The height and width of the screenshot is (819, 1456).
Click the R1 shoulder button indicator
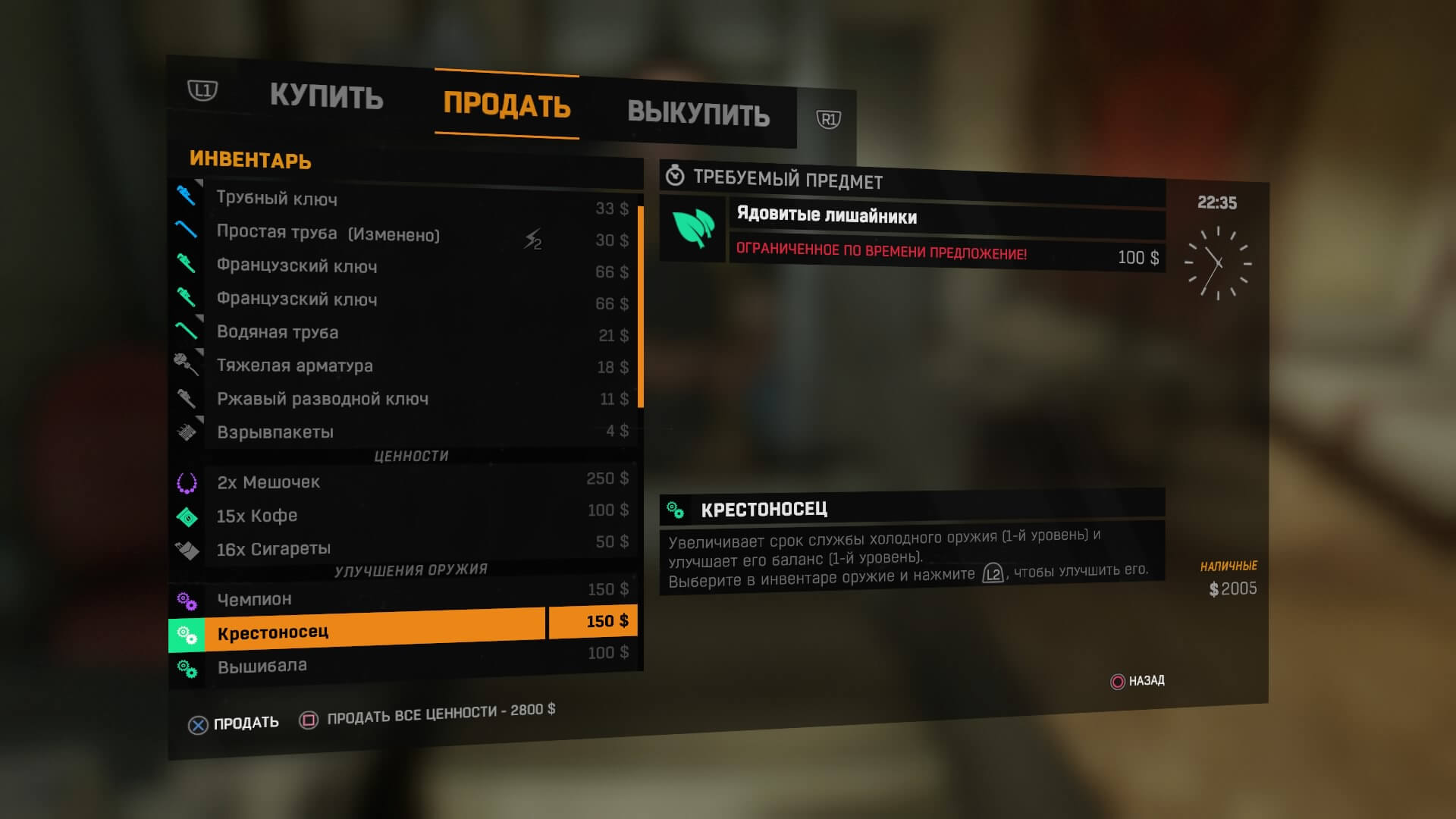click(x=828, y=119)
